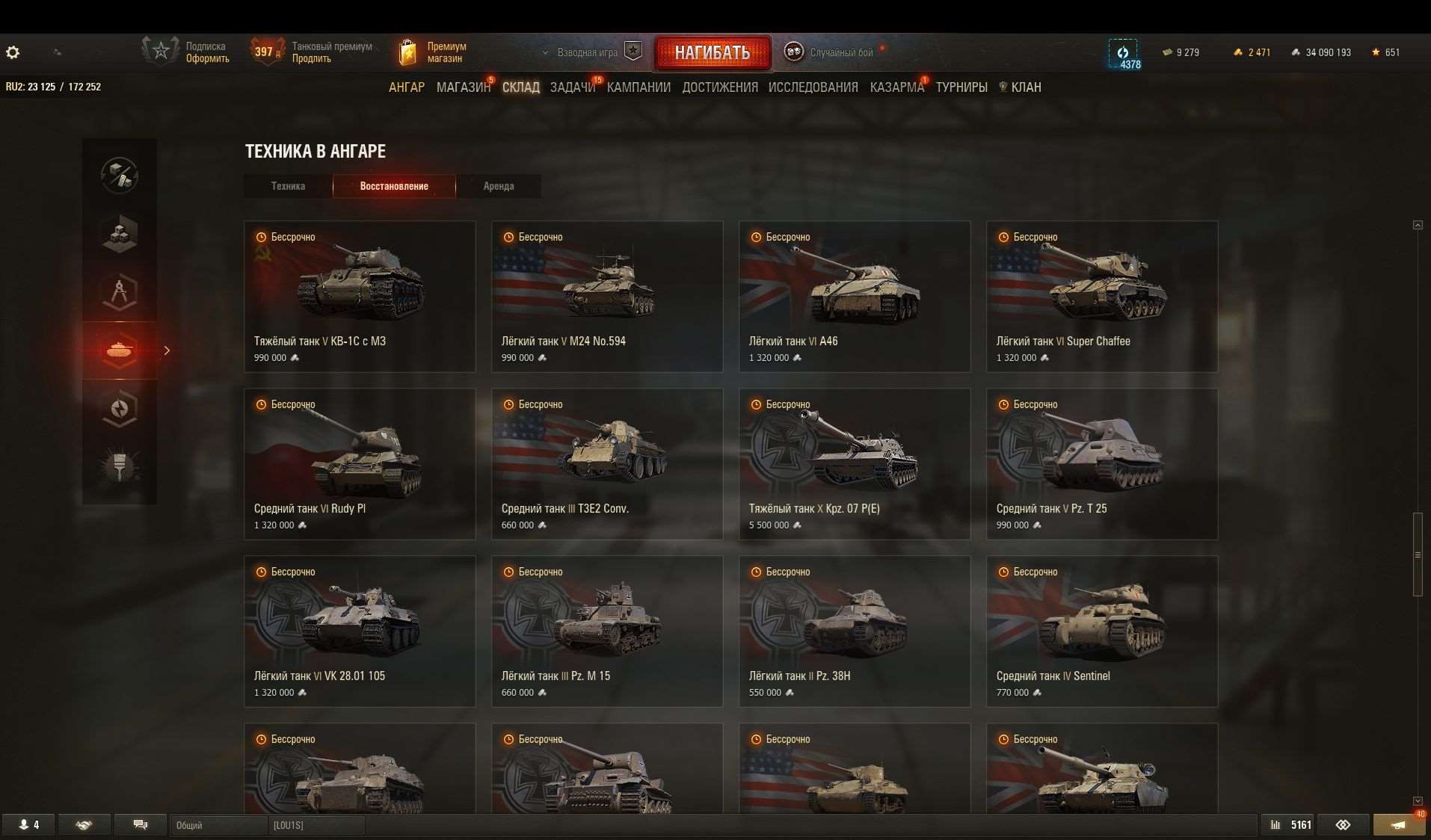Open the settings gear in the top left corner

click(12, 52)
